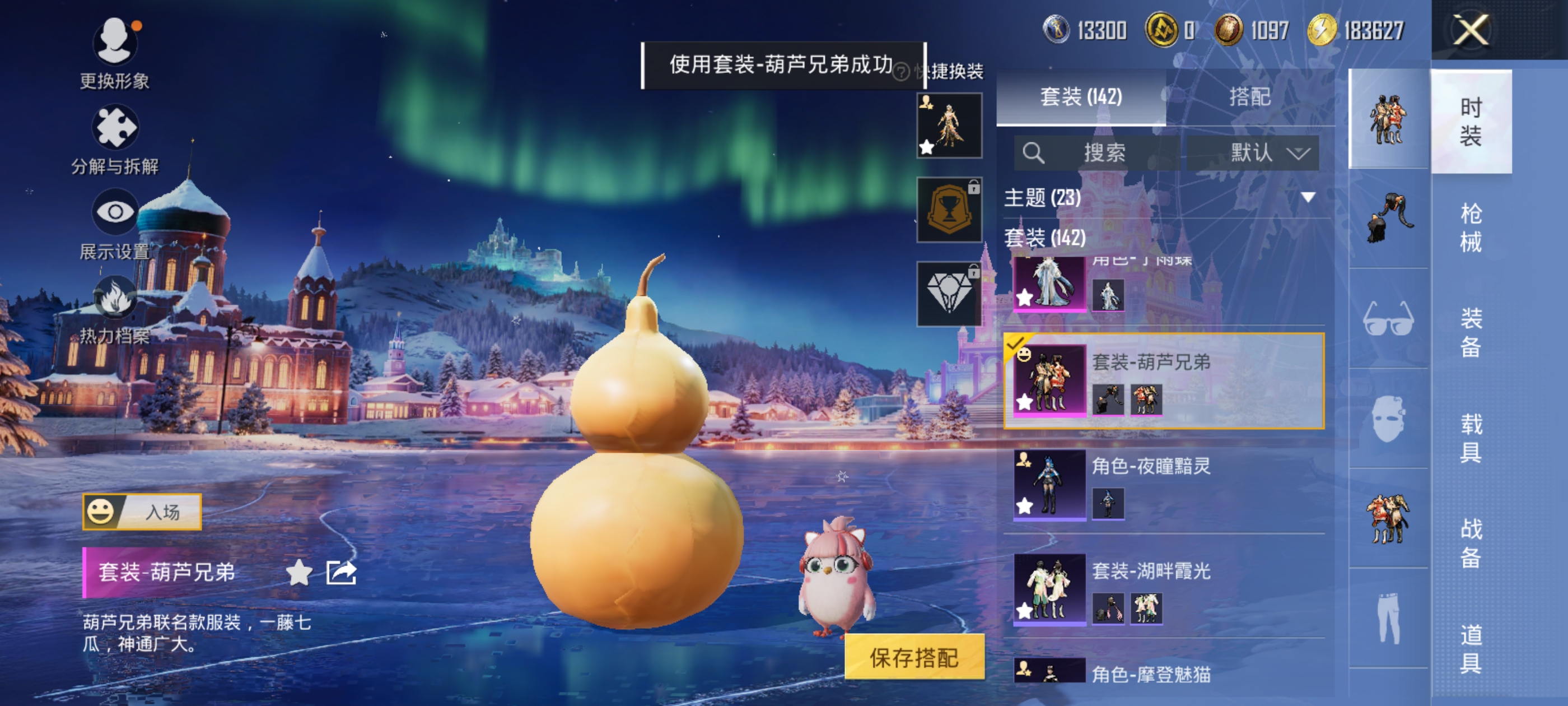Open 热力档案 flame icon
The height and width of the screenshot is (706, 1568).
coord(114,299)
